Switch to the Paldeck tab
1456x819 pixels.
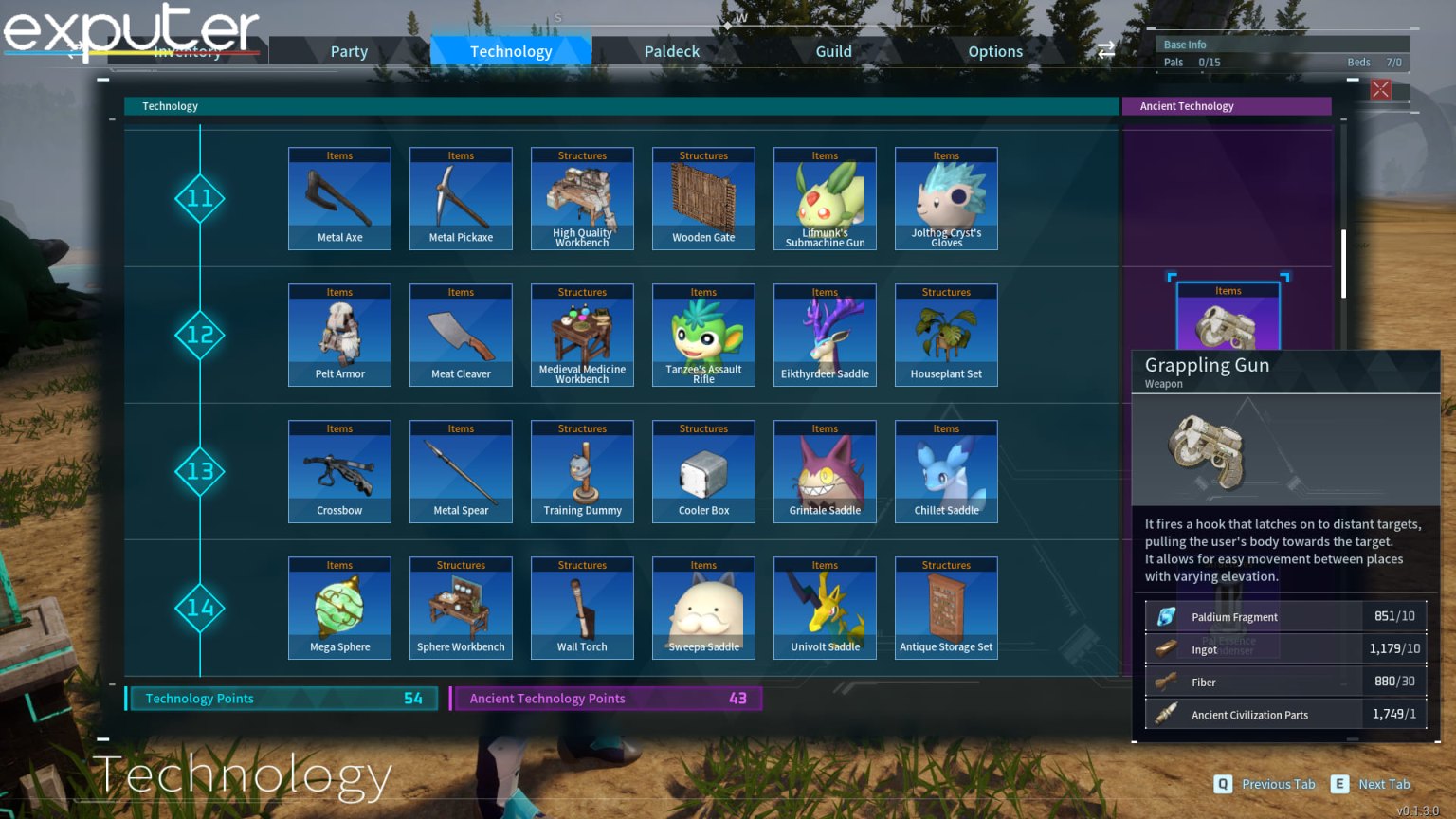[672, 51]
